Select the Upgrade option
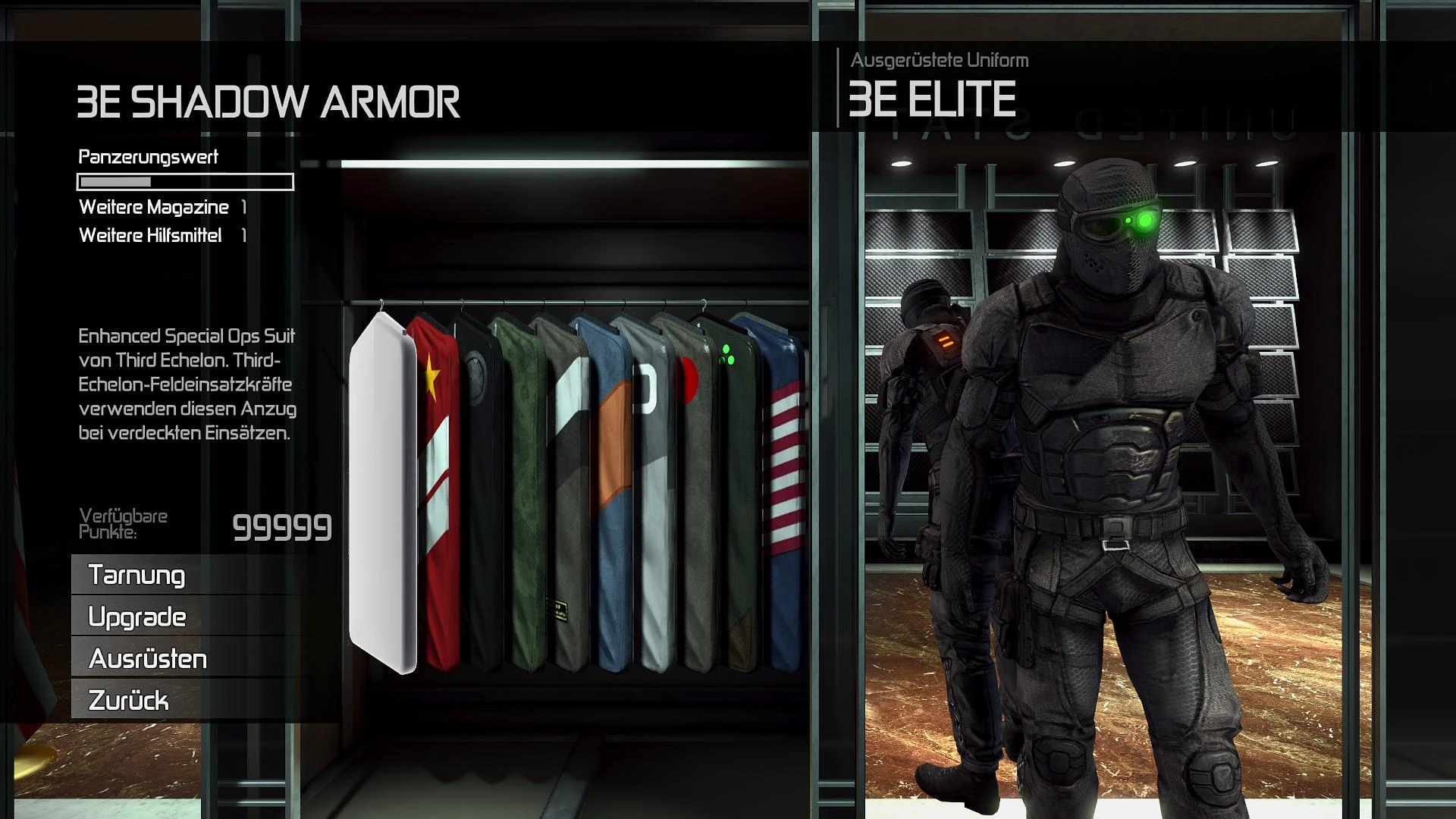Screen dimensions: 1456x819 pyautogui.click(x=136, y=618)
